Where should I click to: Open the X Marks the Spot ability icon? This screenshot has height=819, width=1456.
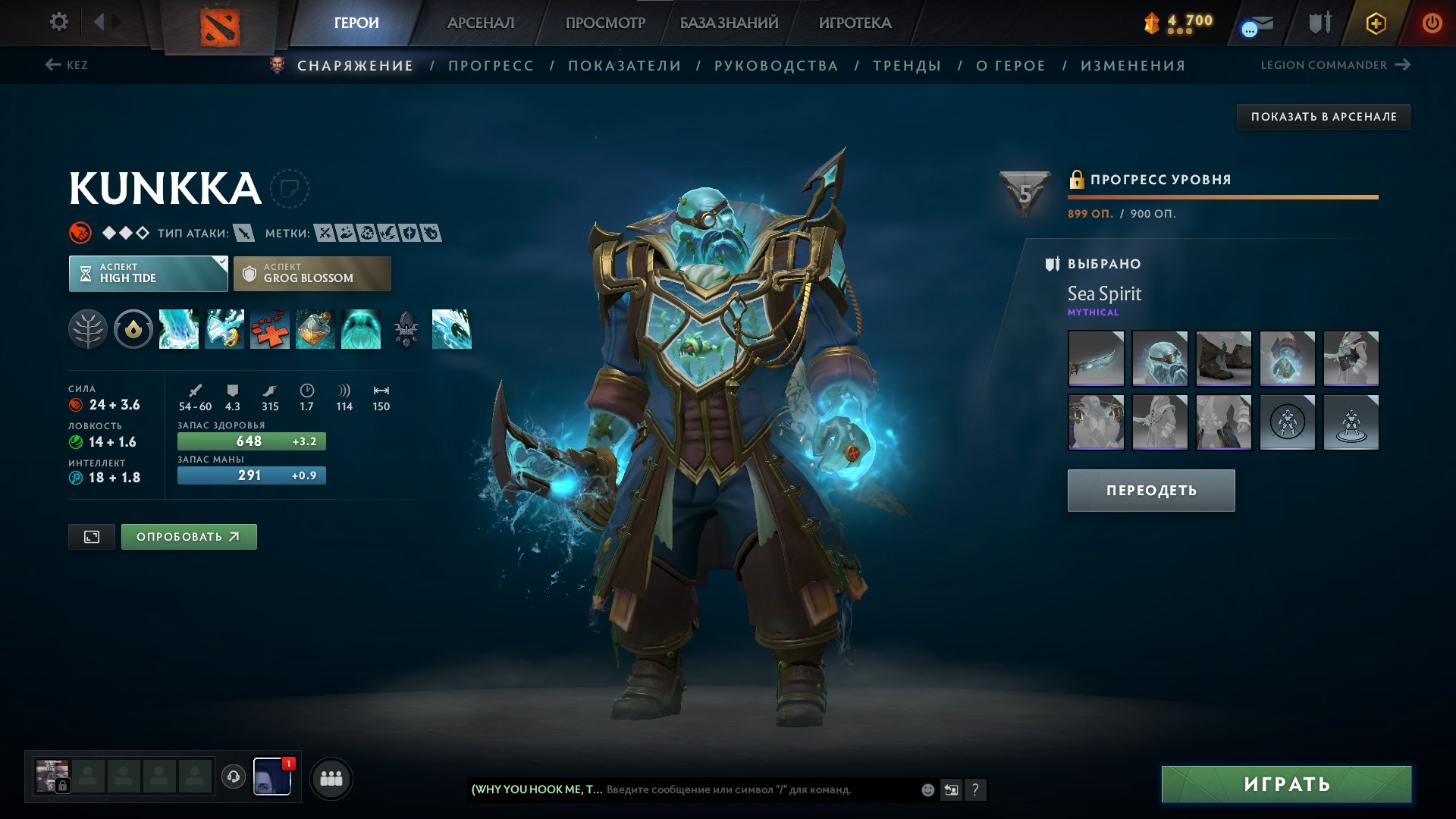269,329
